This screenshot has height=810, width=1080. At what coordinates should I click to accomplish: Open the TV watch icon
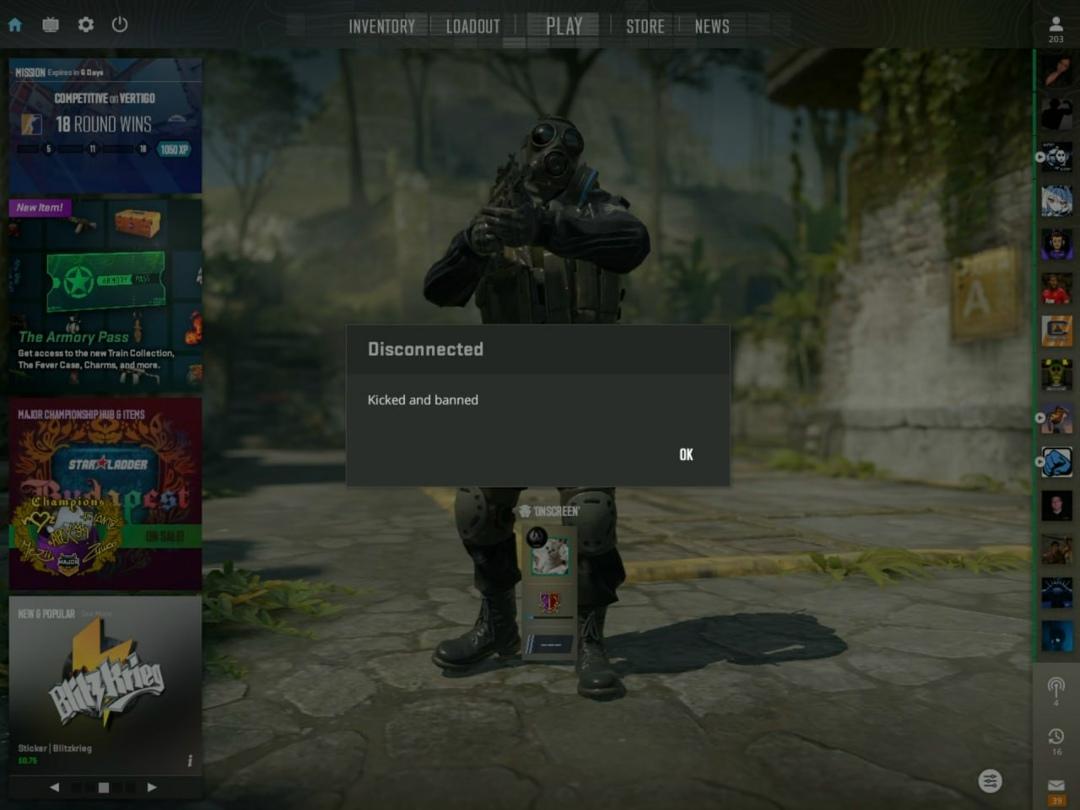point(50,25)
